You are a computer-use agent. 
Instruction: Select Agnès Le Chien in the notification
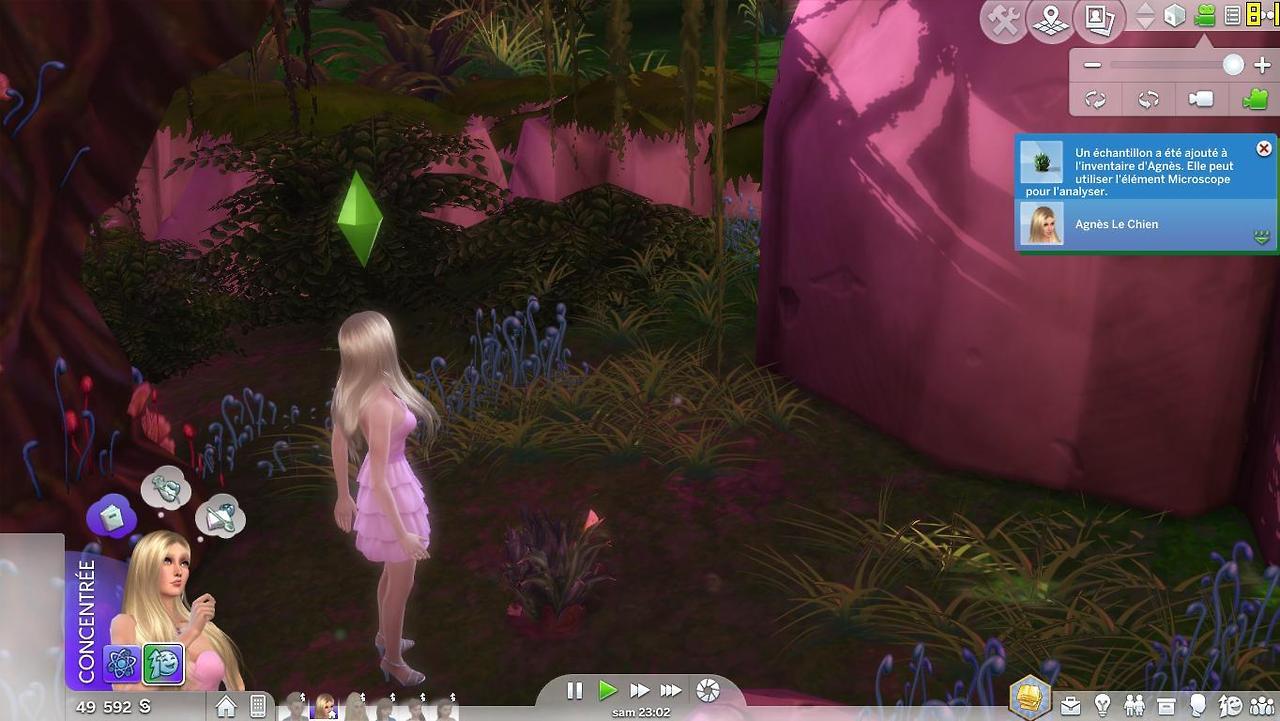click(x=1116, y=224)
